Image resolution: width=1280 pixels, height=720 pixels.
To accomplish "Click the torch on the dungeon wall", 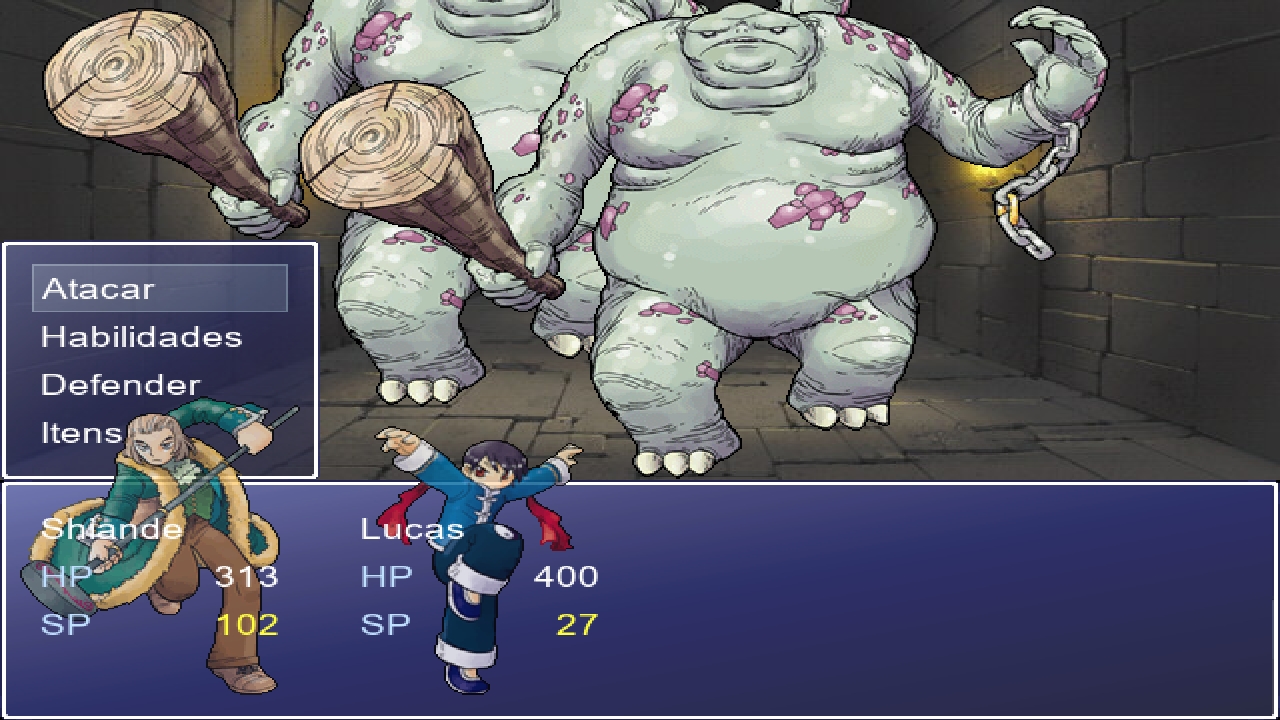I will coord(980,180).
